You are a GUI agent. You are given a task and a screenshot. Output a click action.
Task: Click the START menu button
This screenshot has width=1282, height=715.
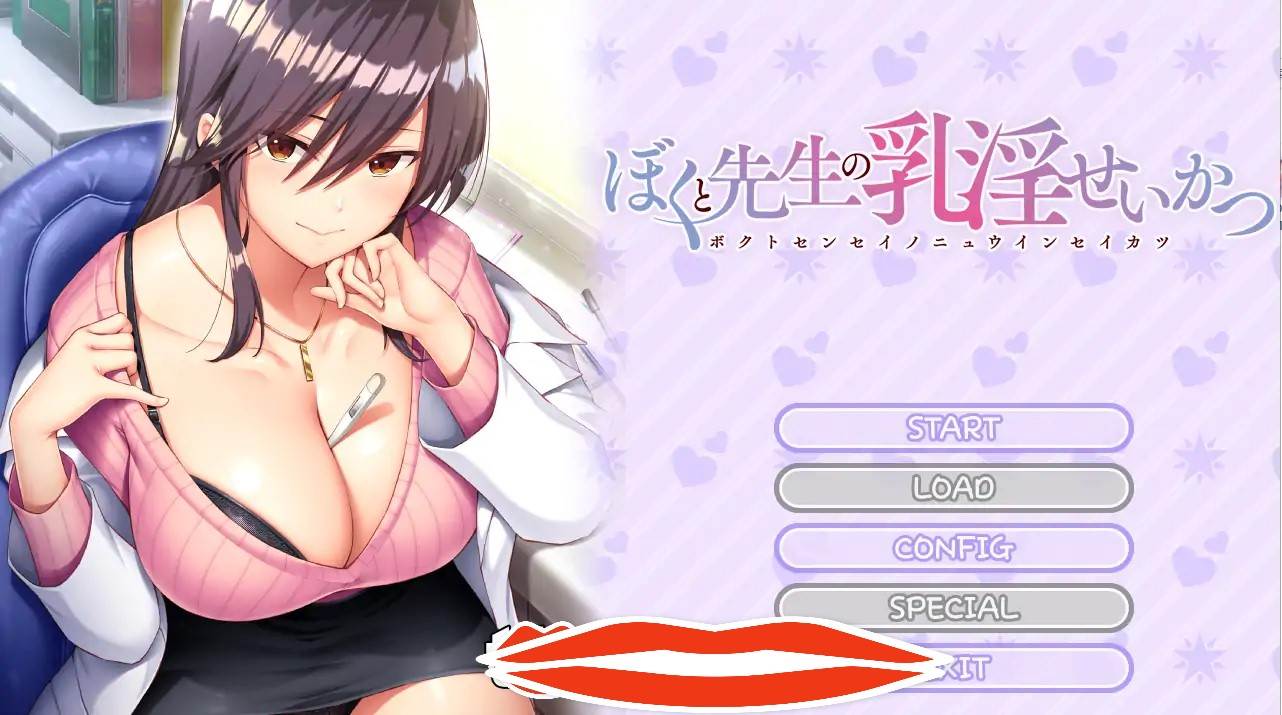pyautogui.click(x=953, y=428)
